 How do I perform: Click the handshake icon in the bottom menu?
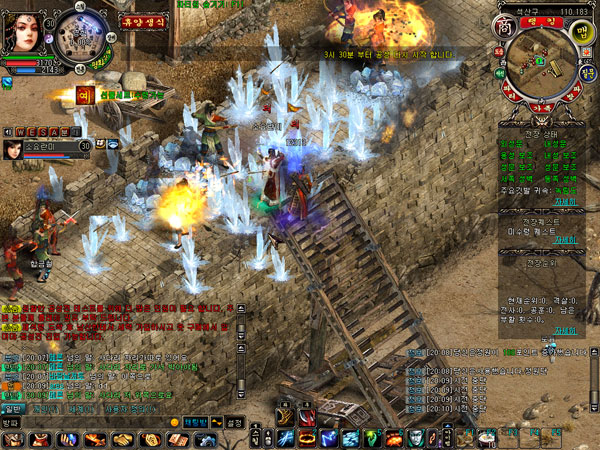click(122, 439)
